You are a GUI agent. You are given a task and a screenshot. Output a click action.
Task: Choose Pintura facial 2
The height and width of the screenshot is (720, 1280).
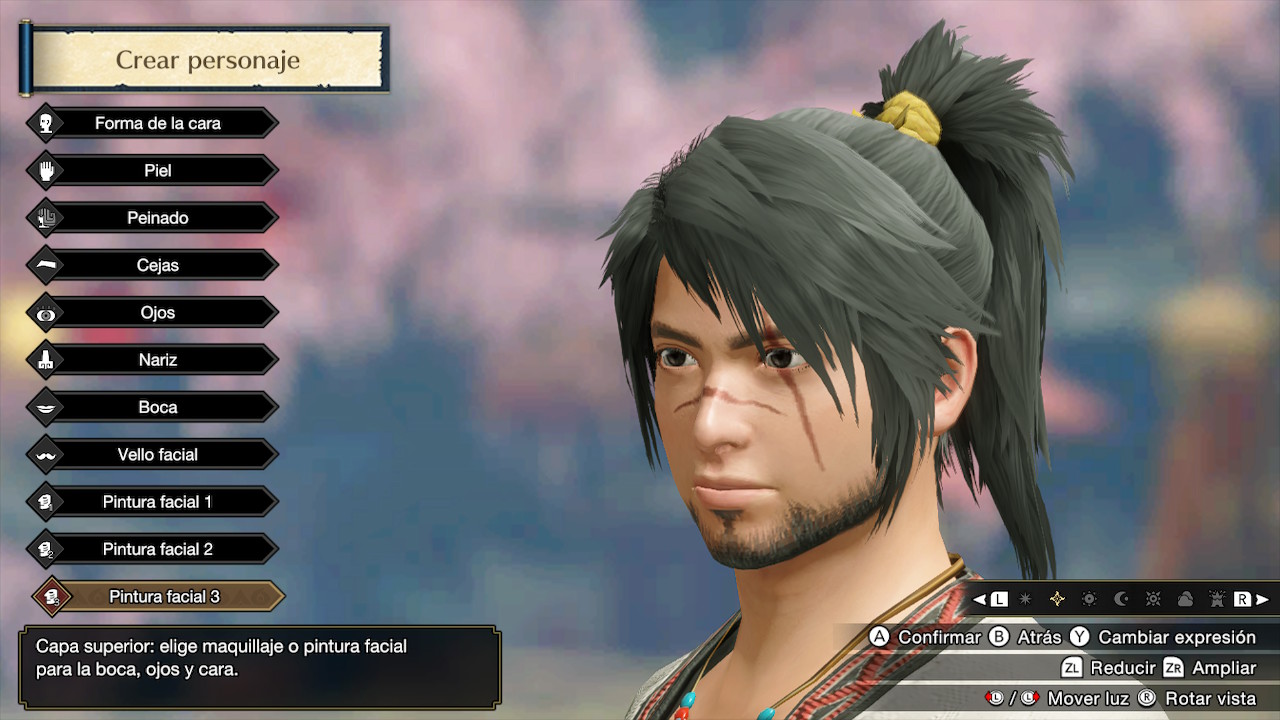(157, 549)
